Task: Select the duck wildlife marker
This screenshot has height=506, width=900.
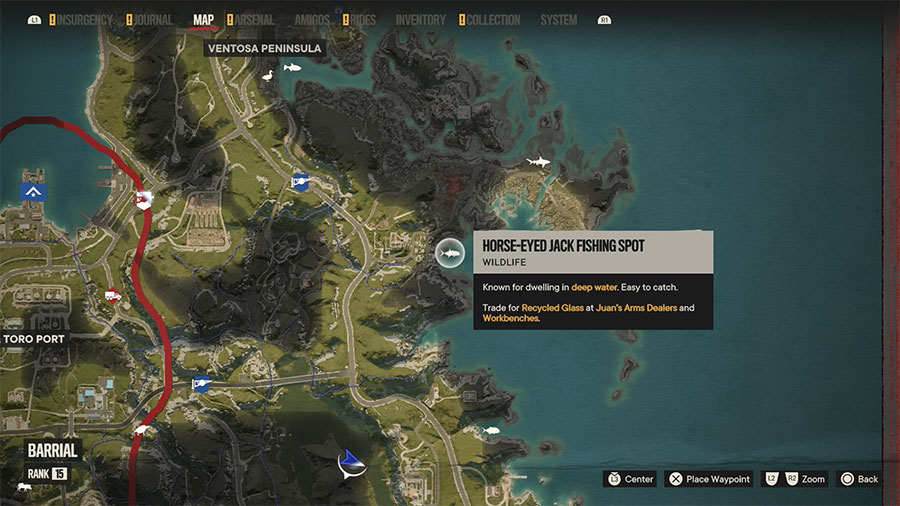Action: tap(266, 76)
